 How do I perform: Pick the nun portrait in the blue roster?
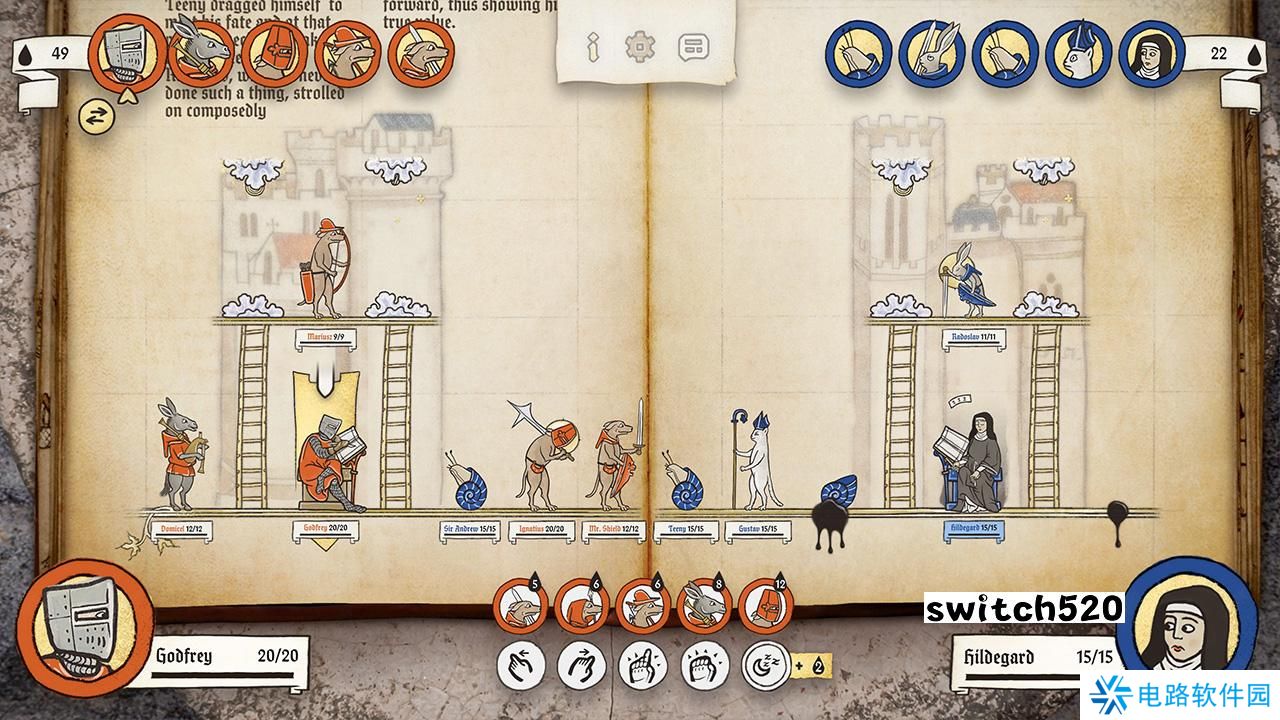tap(1151, 55)
